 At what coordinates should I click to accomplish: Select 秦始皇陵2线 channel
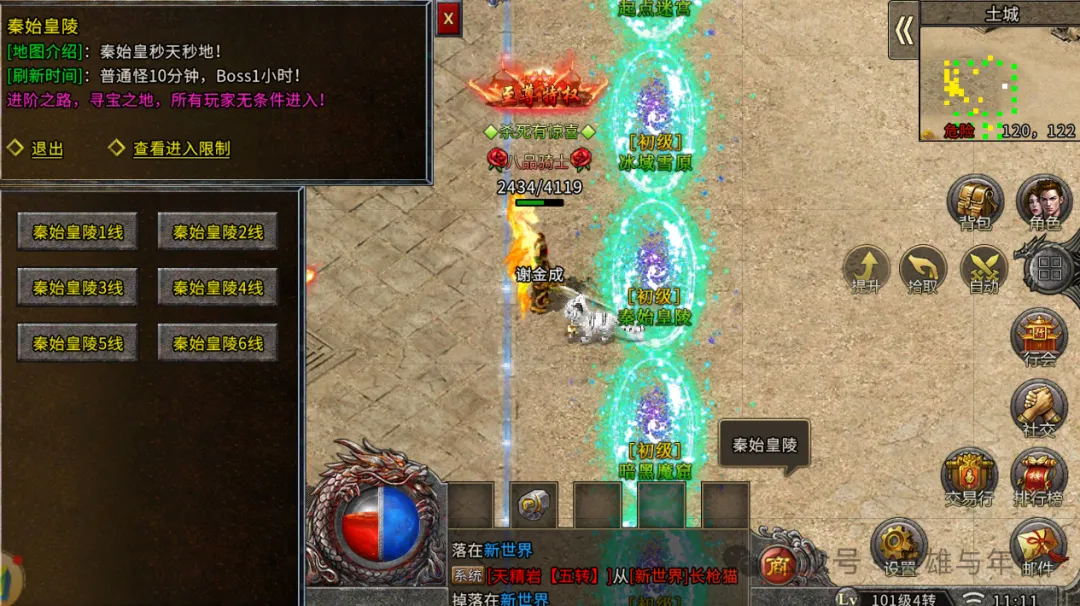[x=217, y=232]
